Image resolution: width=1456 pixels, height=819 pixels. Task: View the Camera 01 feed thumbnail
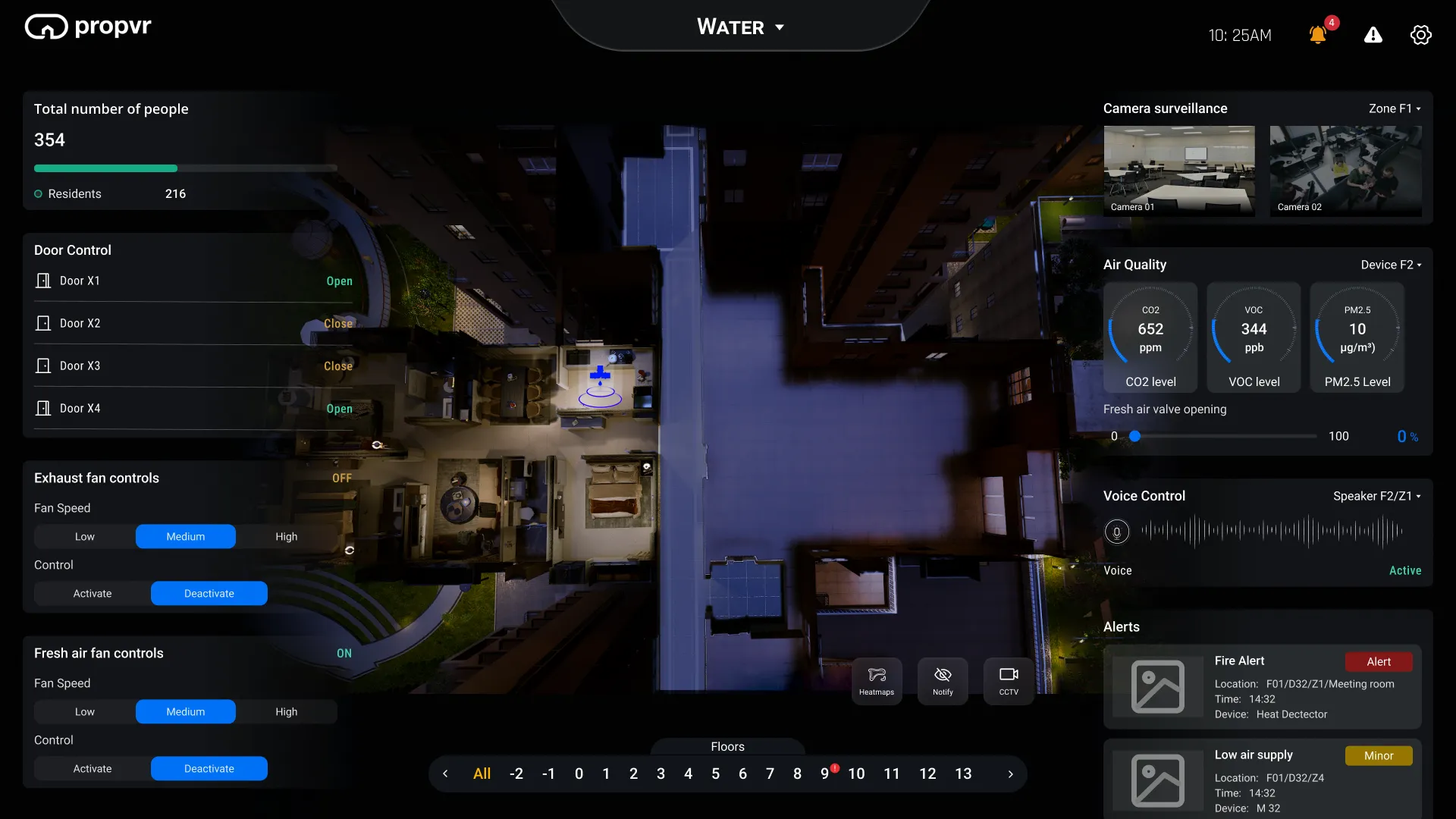(x=1178, y=171)
